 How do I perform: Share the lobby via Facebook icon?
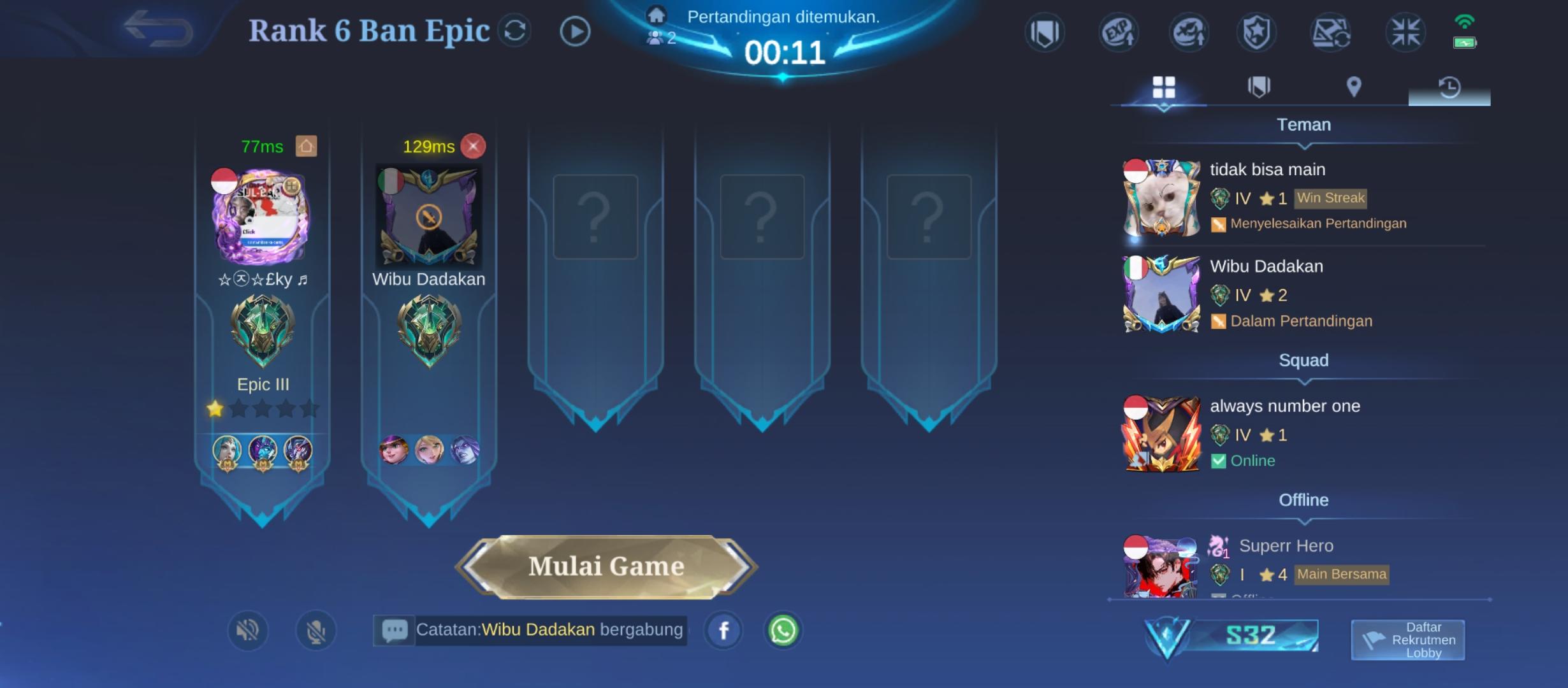click(723, 631)
